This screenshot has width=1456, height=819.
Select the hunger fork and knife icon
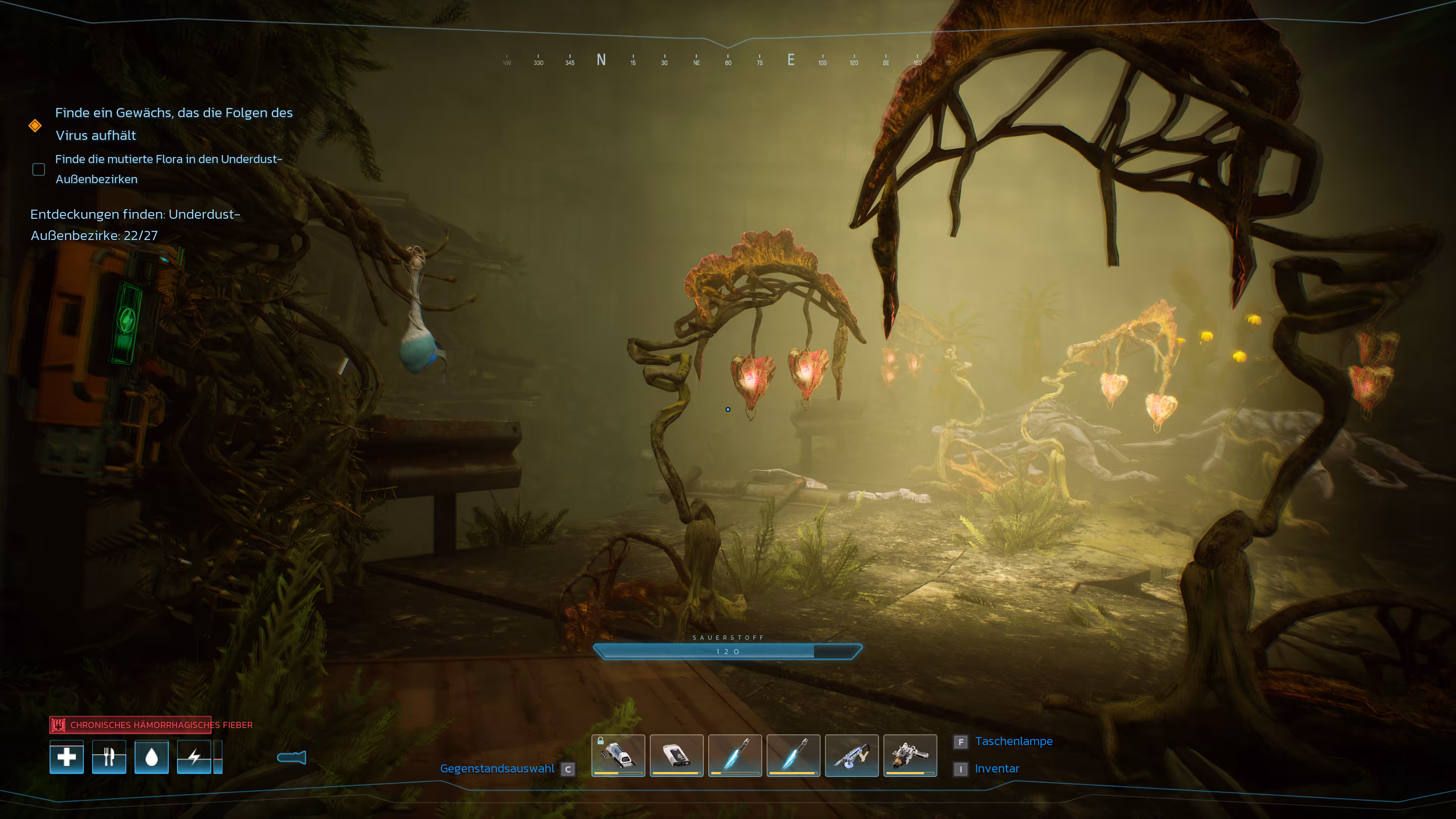109,757
